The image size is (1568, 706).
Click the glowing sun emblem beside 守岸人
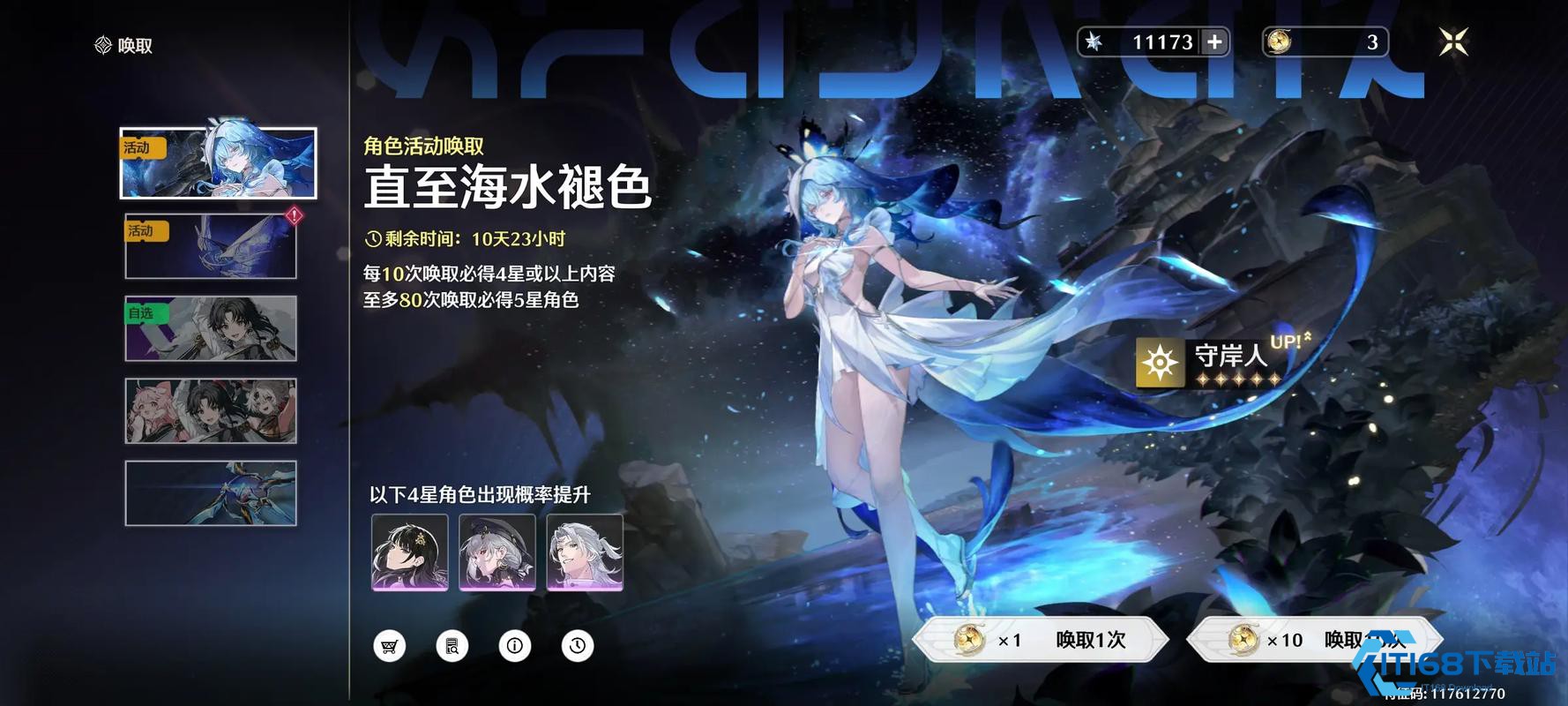click(1159, 363)
